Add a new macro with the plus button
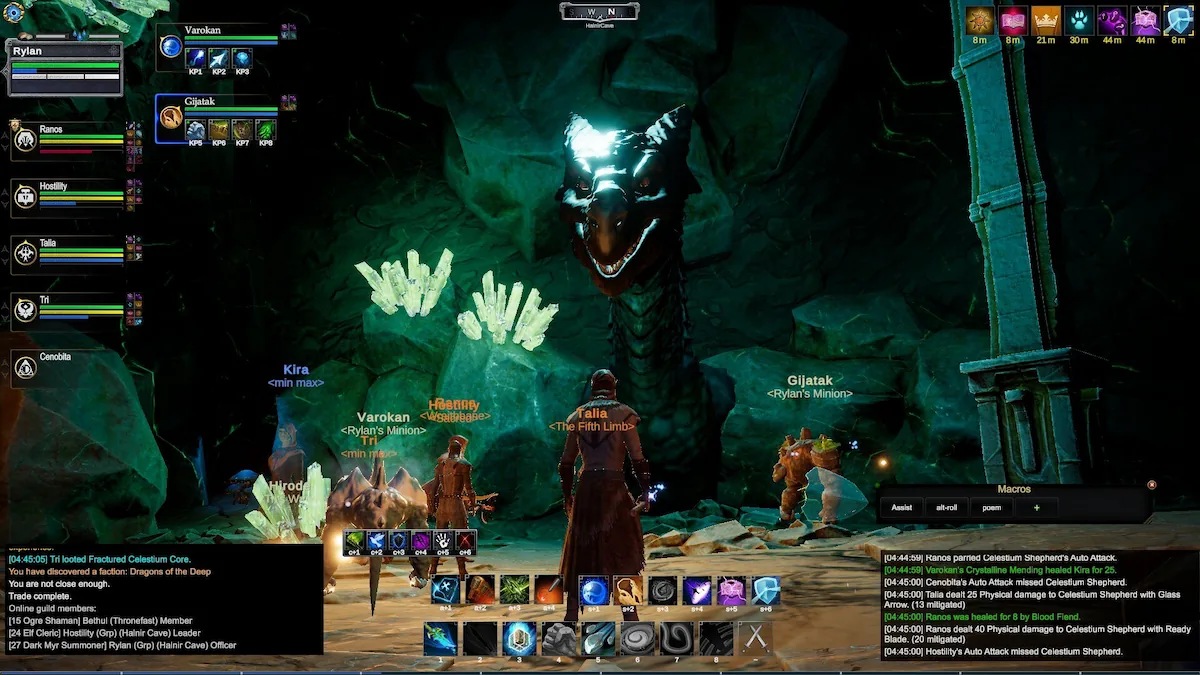Screen dimensions: 1200x675 coord(1036,508)
